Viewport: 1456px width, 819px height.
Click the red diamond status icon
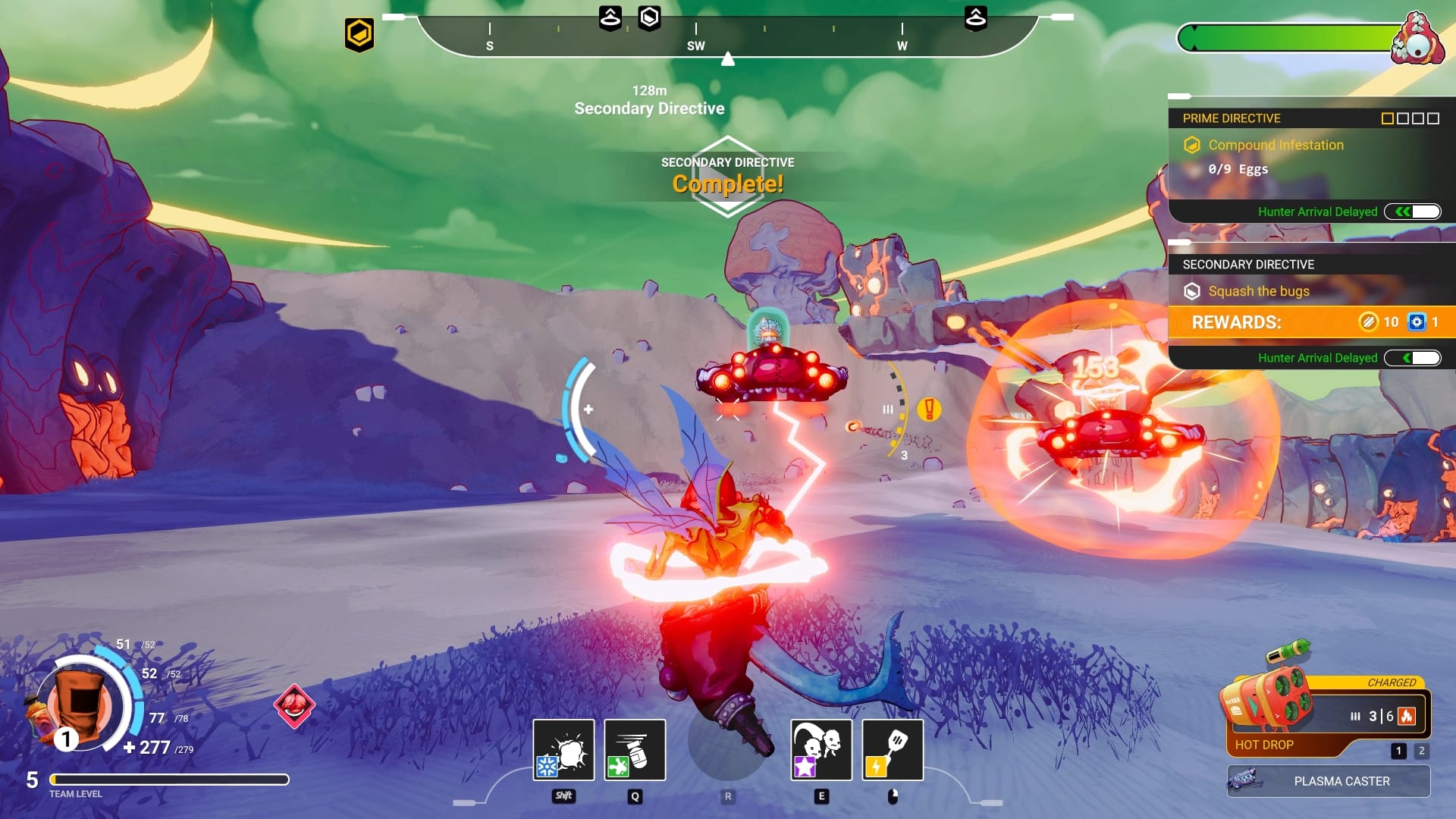click(x=294, y=706)
